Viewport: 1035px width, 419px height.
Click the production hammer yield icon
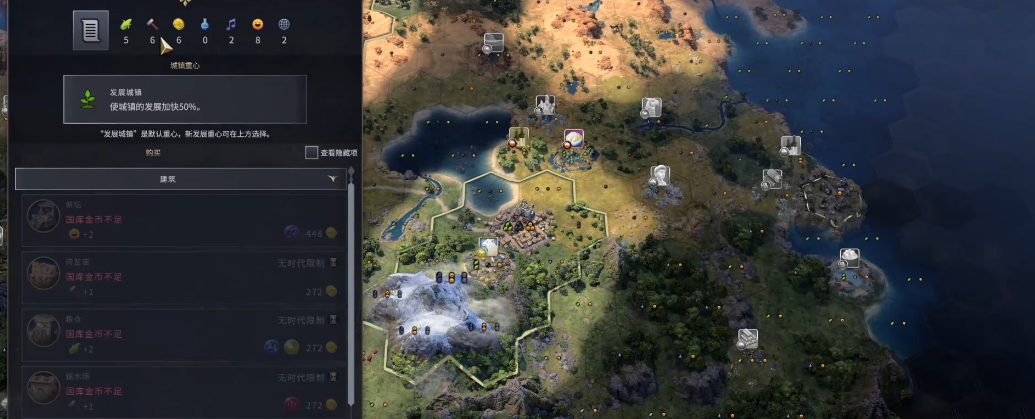point(153,24)
